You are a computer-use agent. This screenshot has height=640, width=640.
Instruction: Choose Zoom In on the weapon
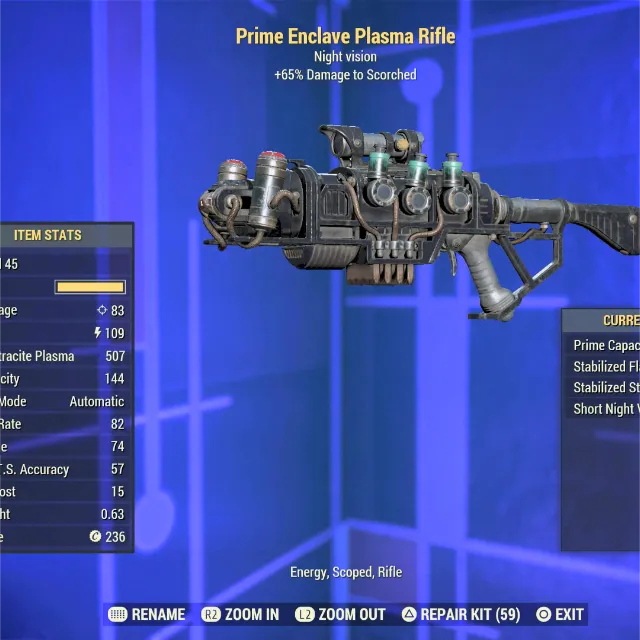click(241, 614)
